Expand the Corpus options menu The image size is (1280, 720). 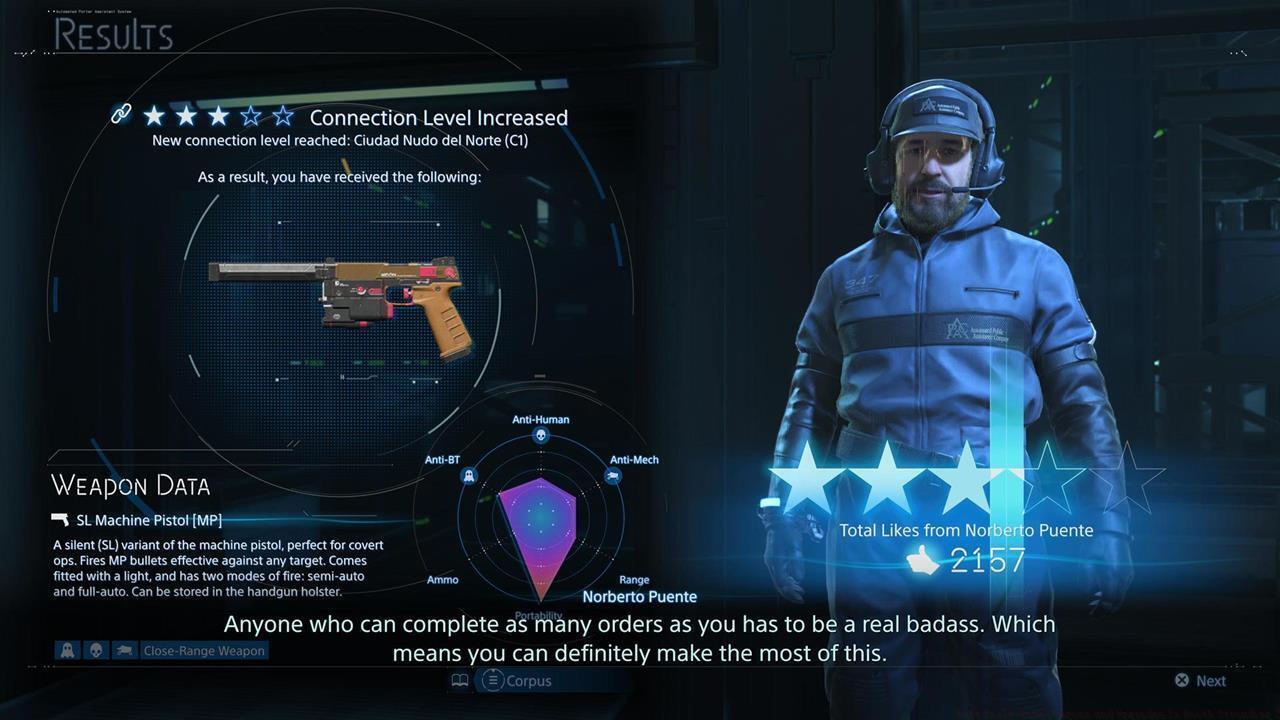(492, 681)
